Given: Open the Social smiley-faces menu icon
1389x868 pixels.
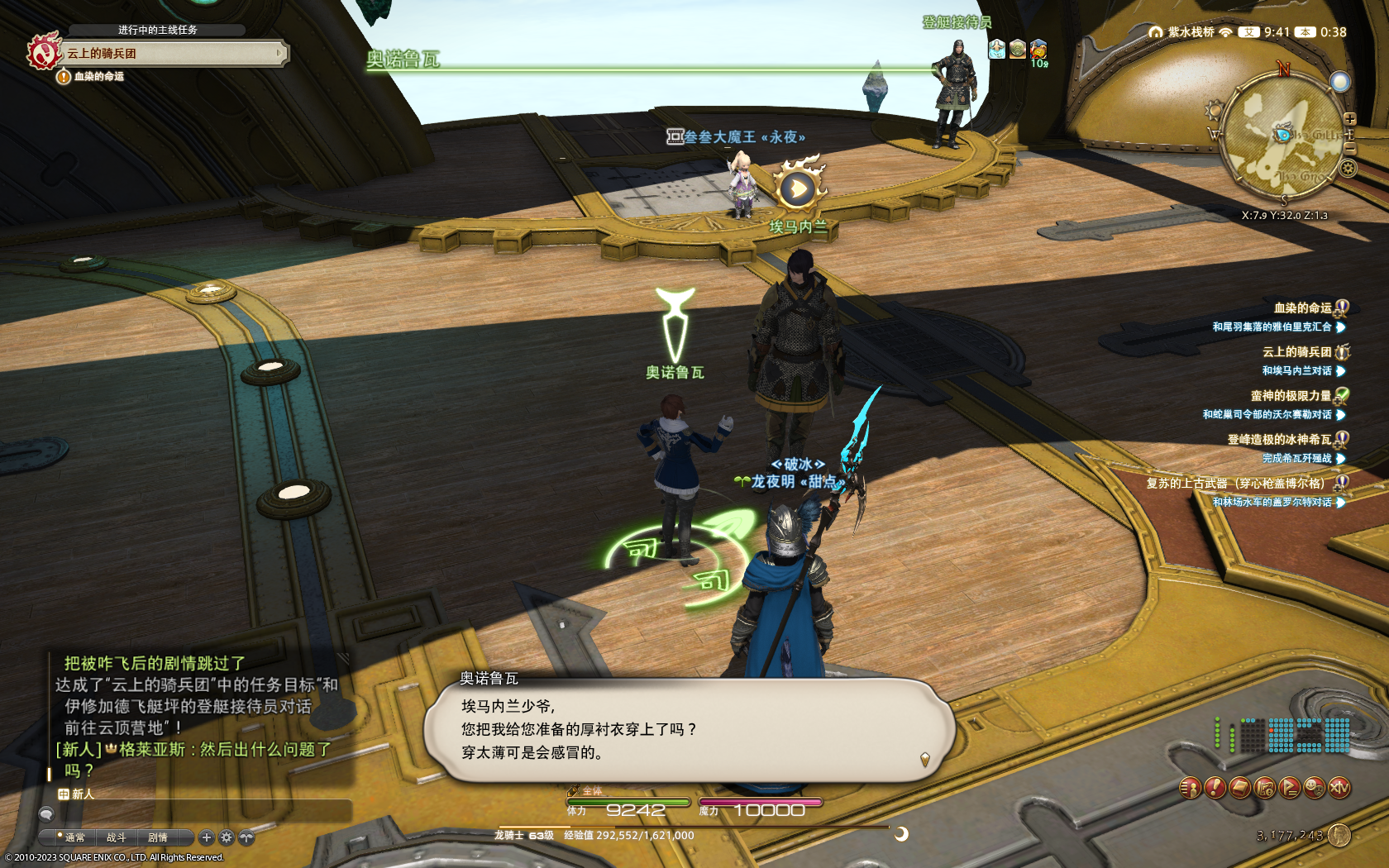Looking at the screenshot, I should click(1314, 788).
